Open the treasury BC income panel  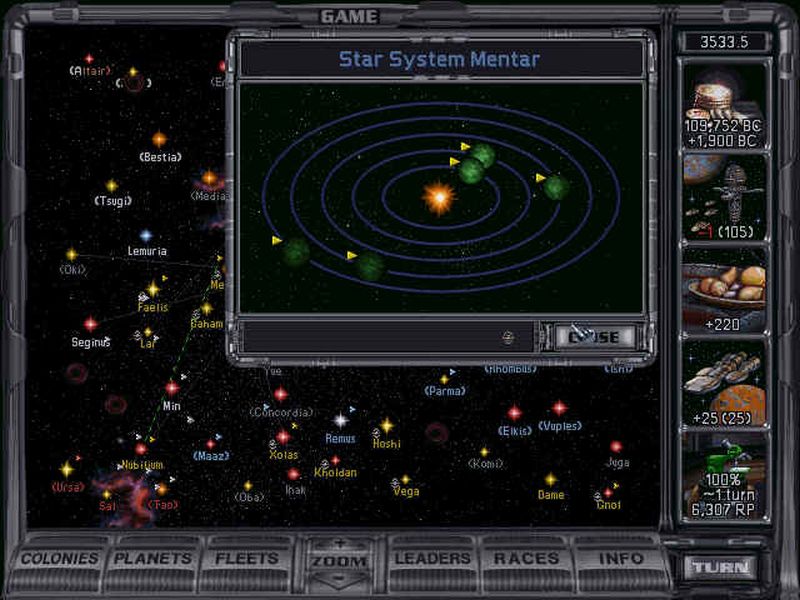[x=724, y=104]
